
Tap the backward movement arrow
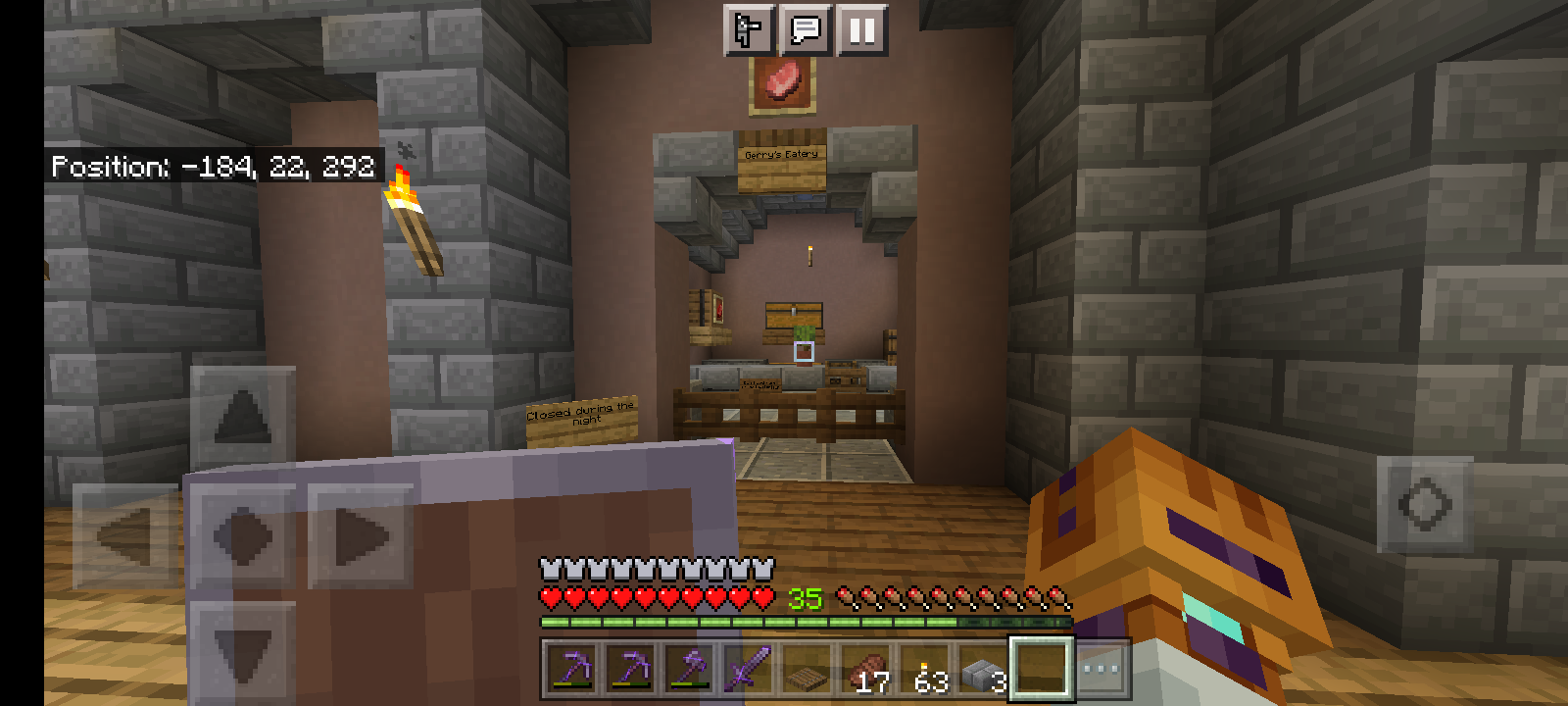(x=241, y=643)
